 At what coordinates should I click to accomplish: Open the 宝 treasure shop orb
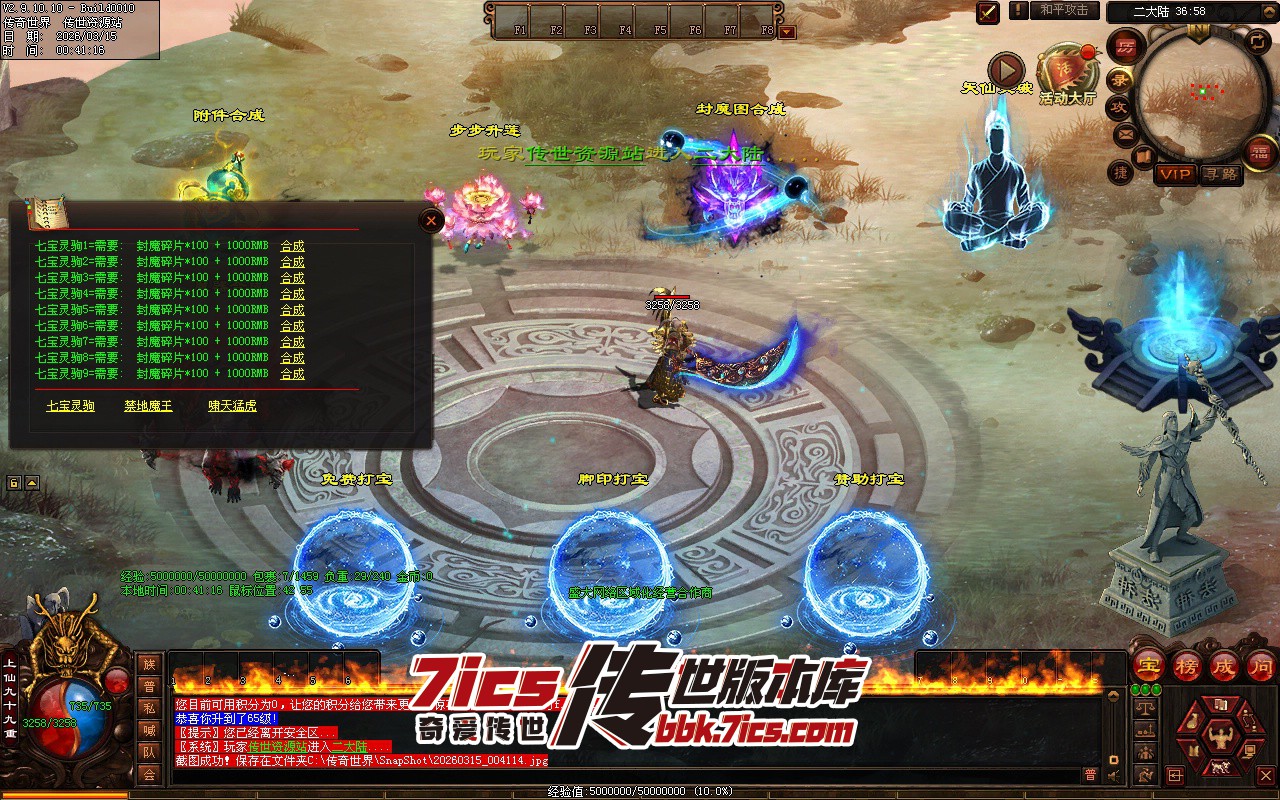pos(1149,664)
